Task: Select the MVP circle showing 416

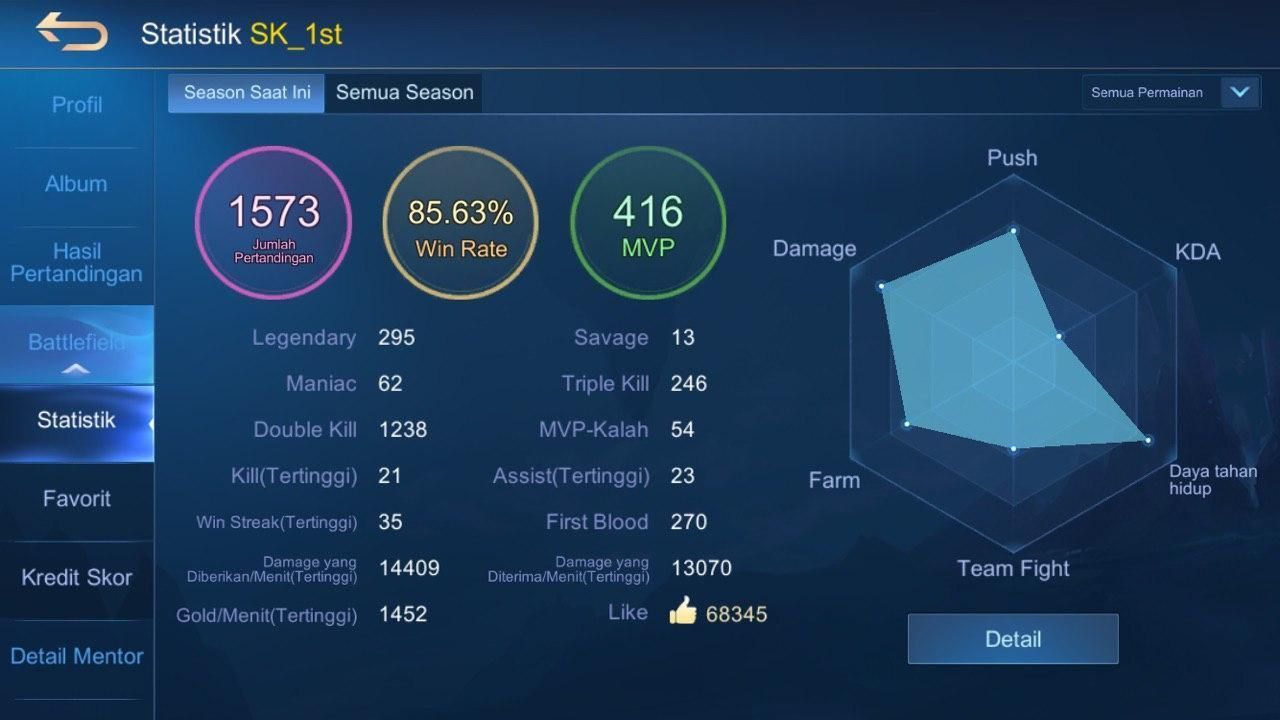Action: pyautogui.click(x=647, y=222)
